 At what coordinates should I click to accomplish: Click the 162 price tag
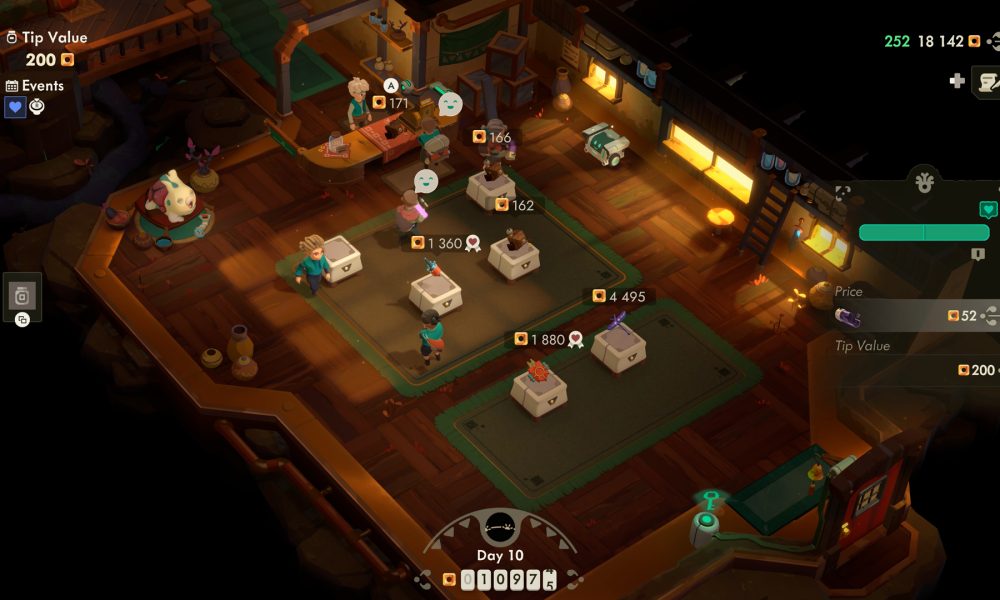tap(515, 205)
